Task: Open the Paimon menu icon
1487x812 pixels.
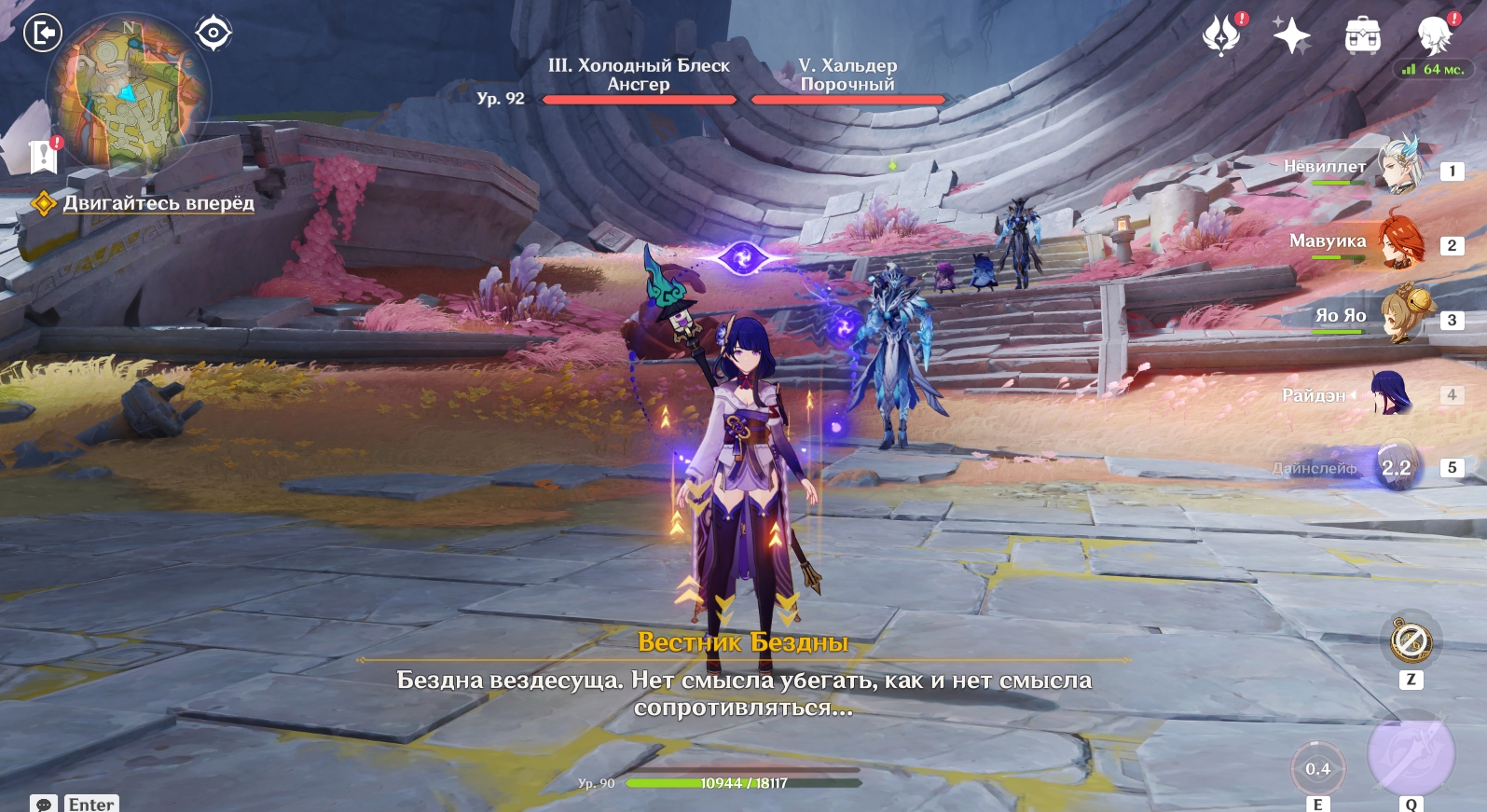Action: click(1434, 36)
